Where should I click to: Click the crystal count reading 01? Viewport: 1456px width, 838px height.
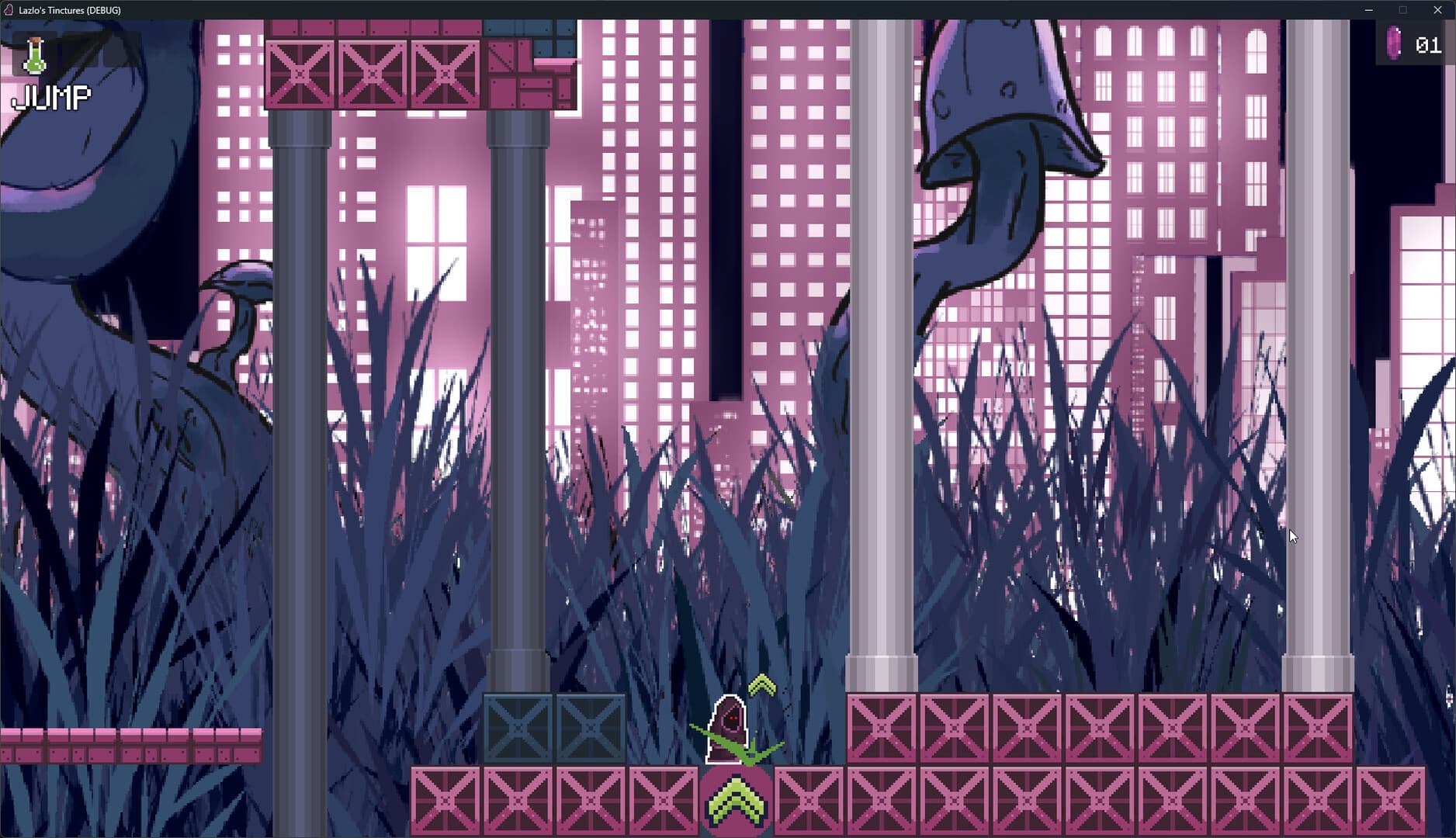click(1427, 45)
